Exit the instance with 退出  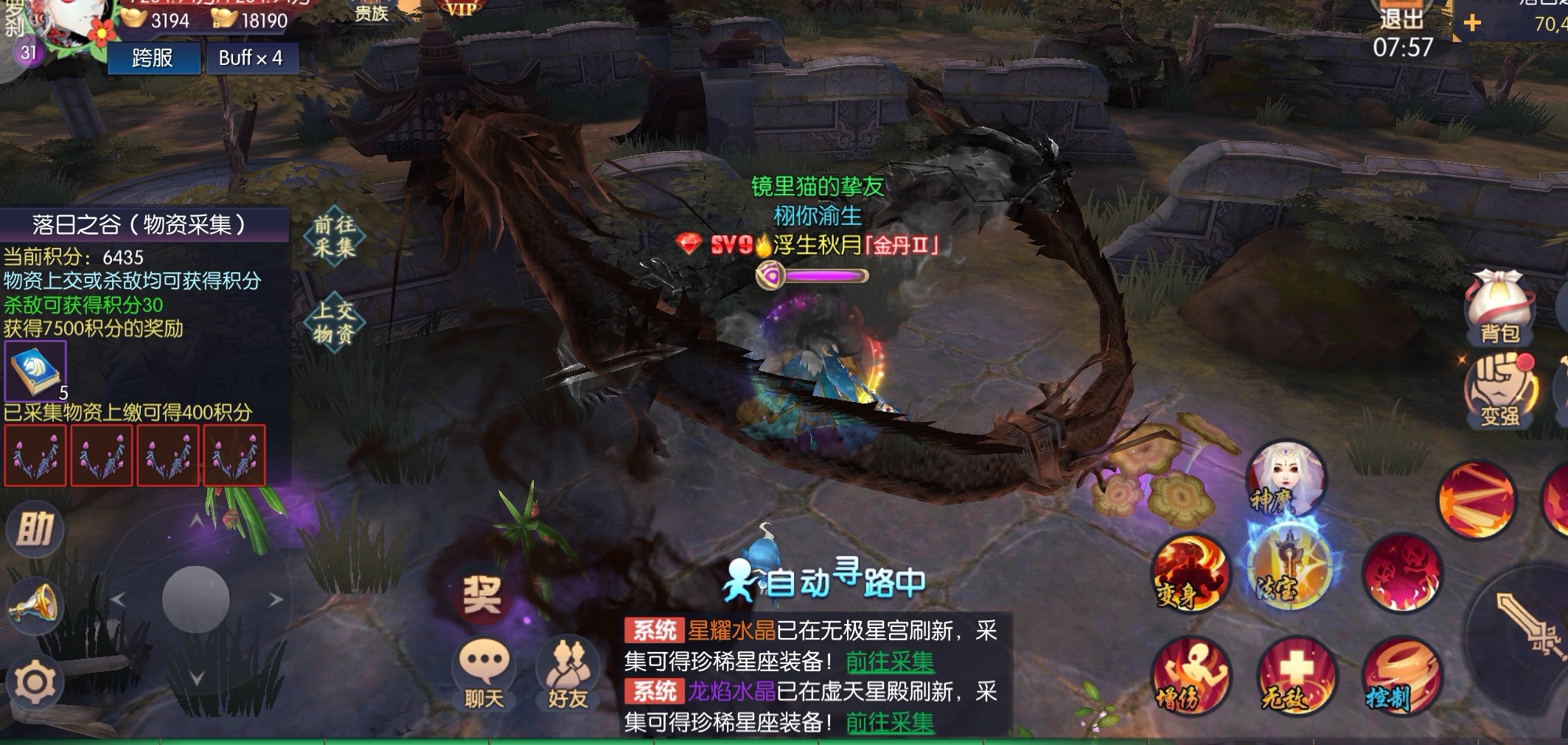pos(1401,16)
